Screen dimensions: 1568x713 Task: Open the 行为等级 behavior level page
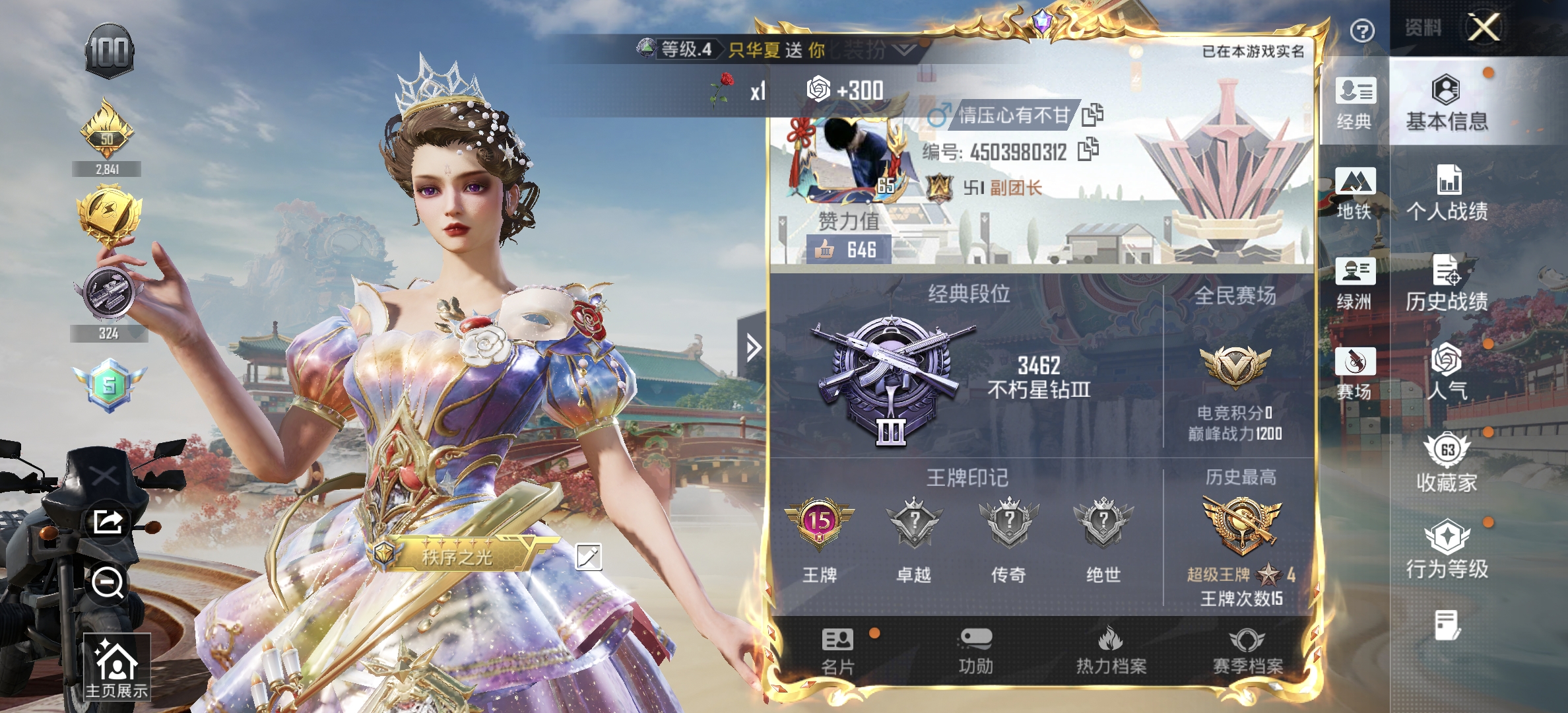coord(1447,549)
